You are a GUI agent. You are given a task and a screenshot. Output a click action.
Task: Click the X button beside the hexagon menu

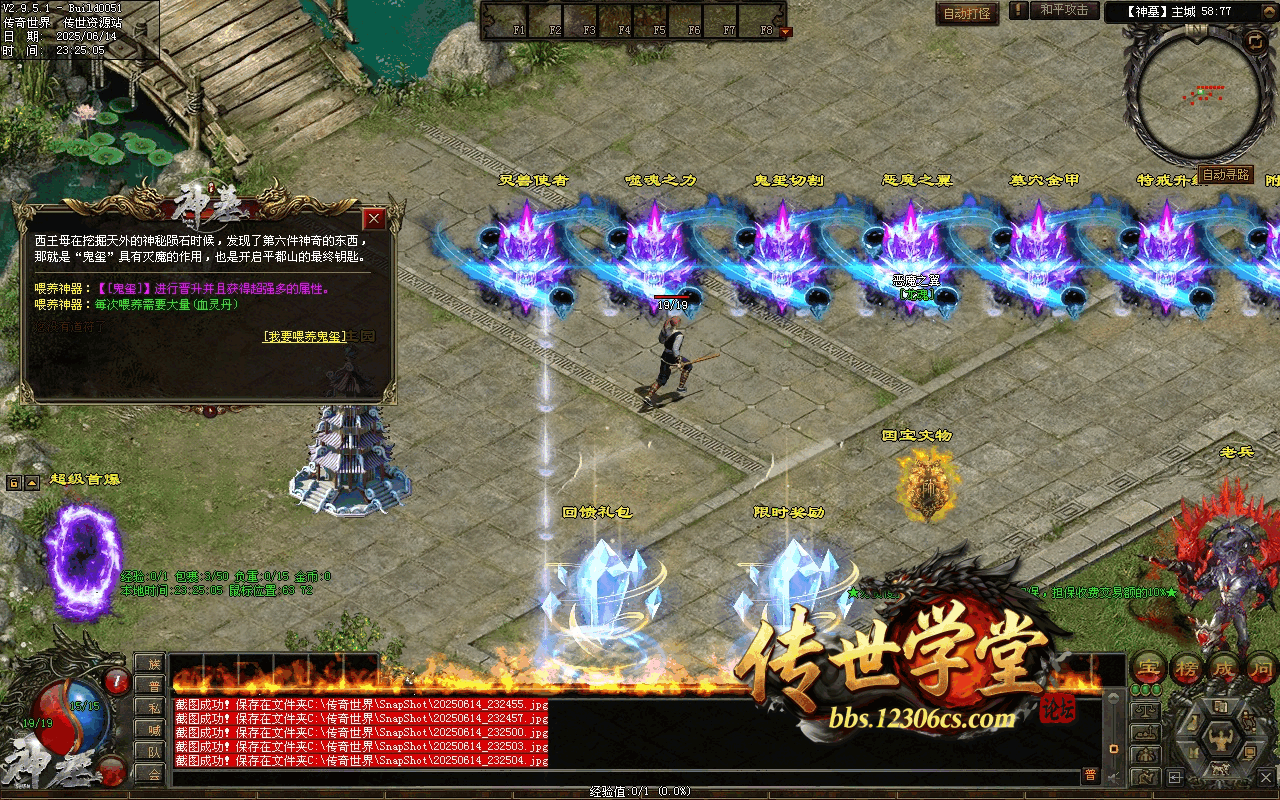pyautogui.click(x=1266, y=777)
